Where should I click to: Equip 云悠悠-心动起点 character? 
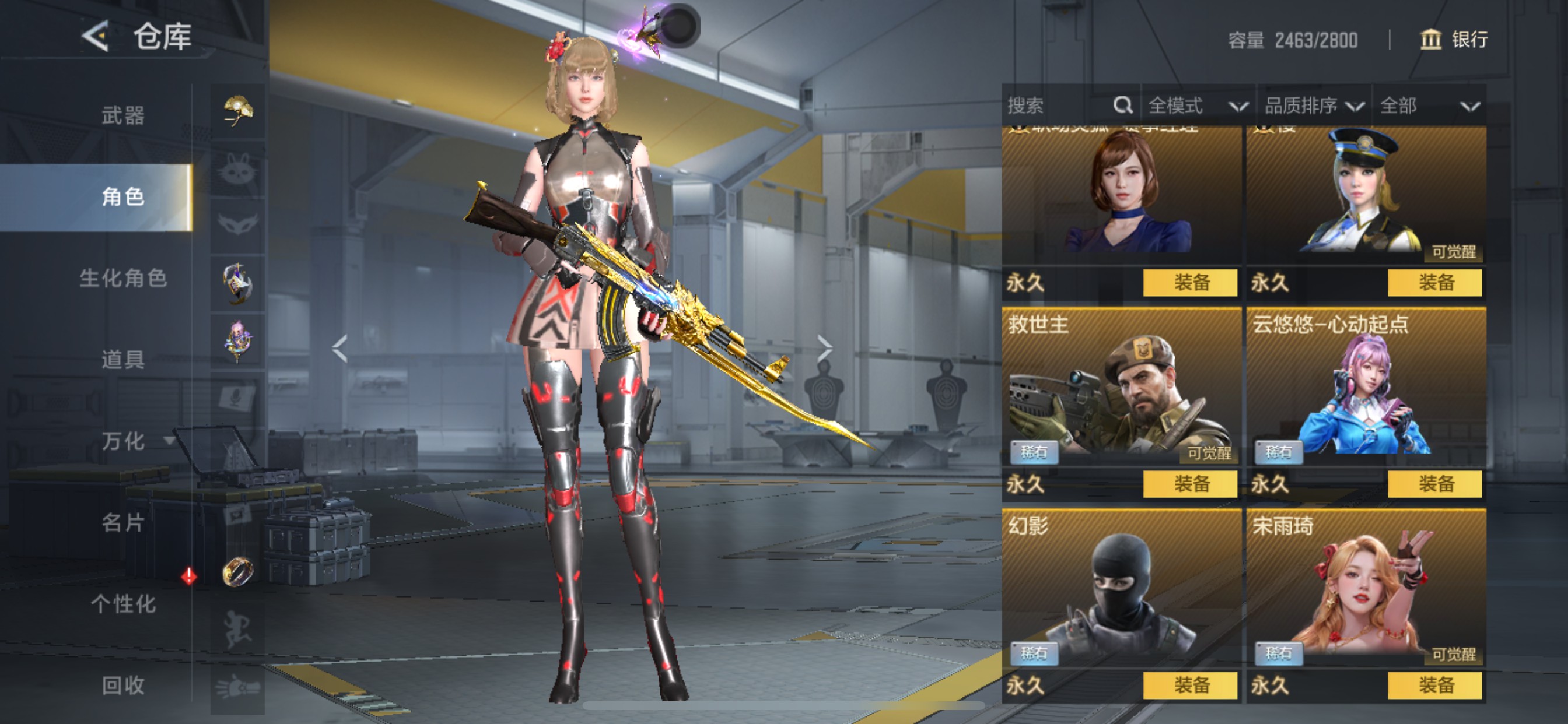click(1434, 484)
